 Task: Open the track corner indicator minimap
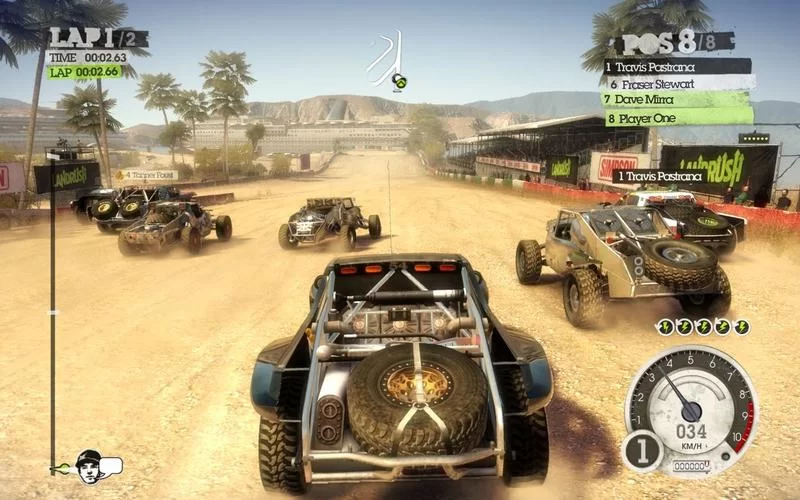(388, 60)
